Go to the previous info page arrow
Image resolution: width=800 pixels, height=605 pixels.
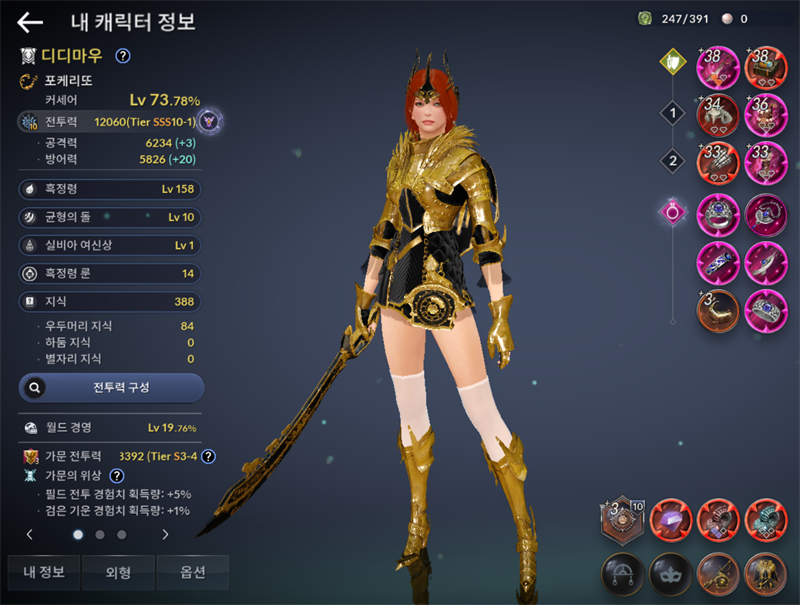click(29, 535)
